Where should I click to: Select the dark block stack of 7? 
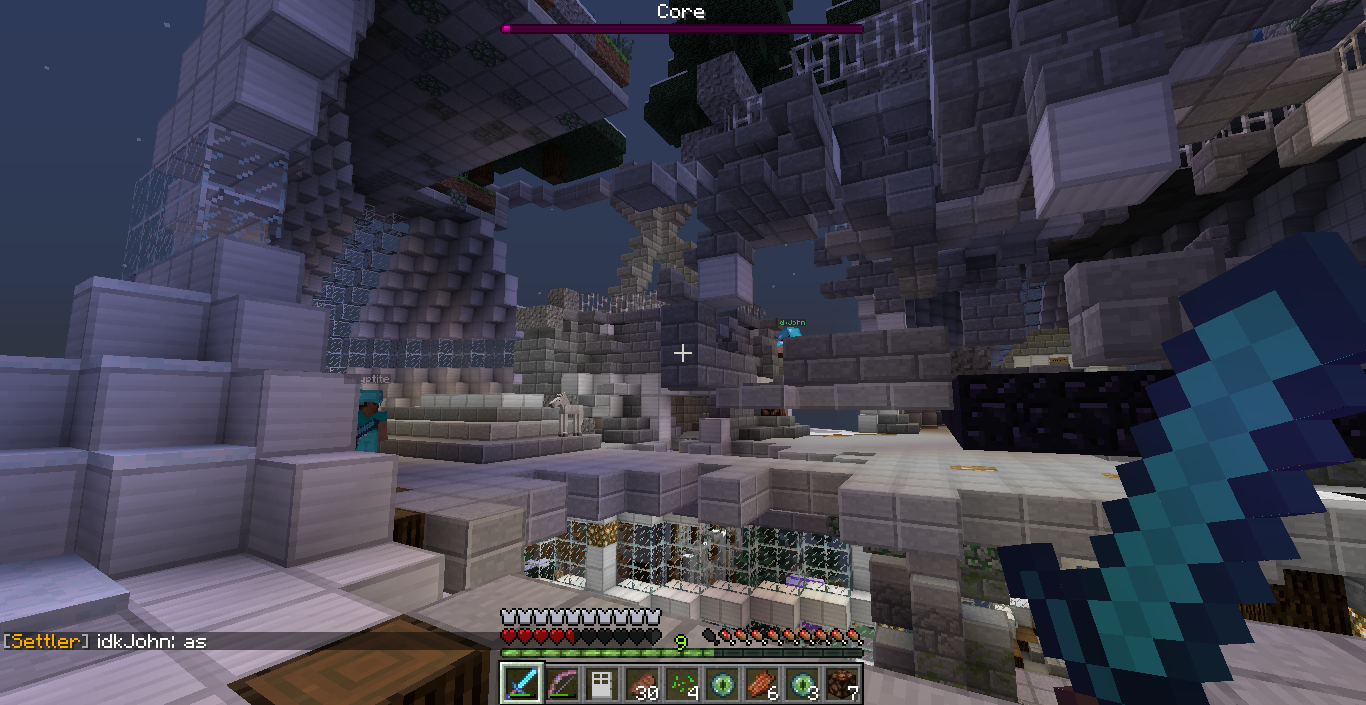841,684
